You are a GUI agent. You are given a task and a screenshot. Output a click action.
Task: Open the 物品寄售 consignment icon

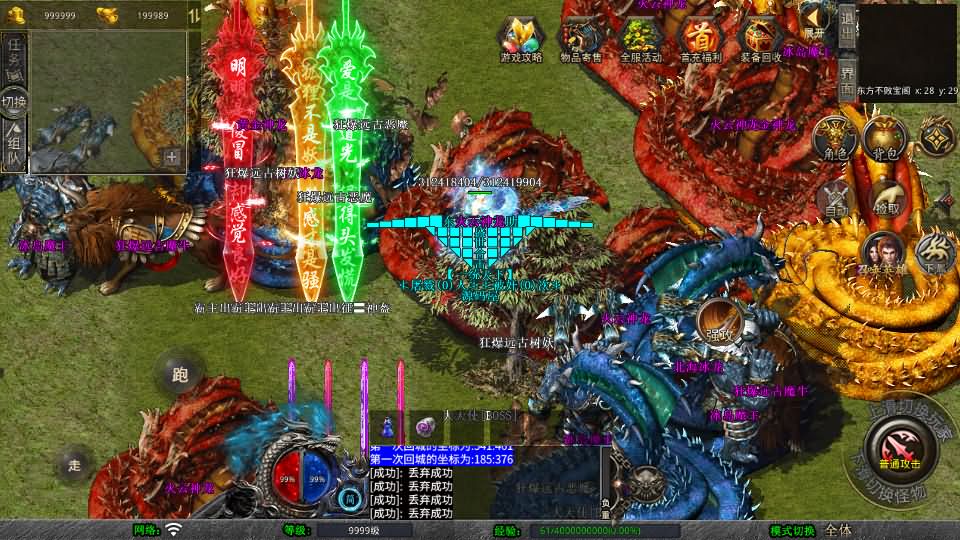click(581, 39)
